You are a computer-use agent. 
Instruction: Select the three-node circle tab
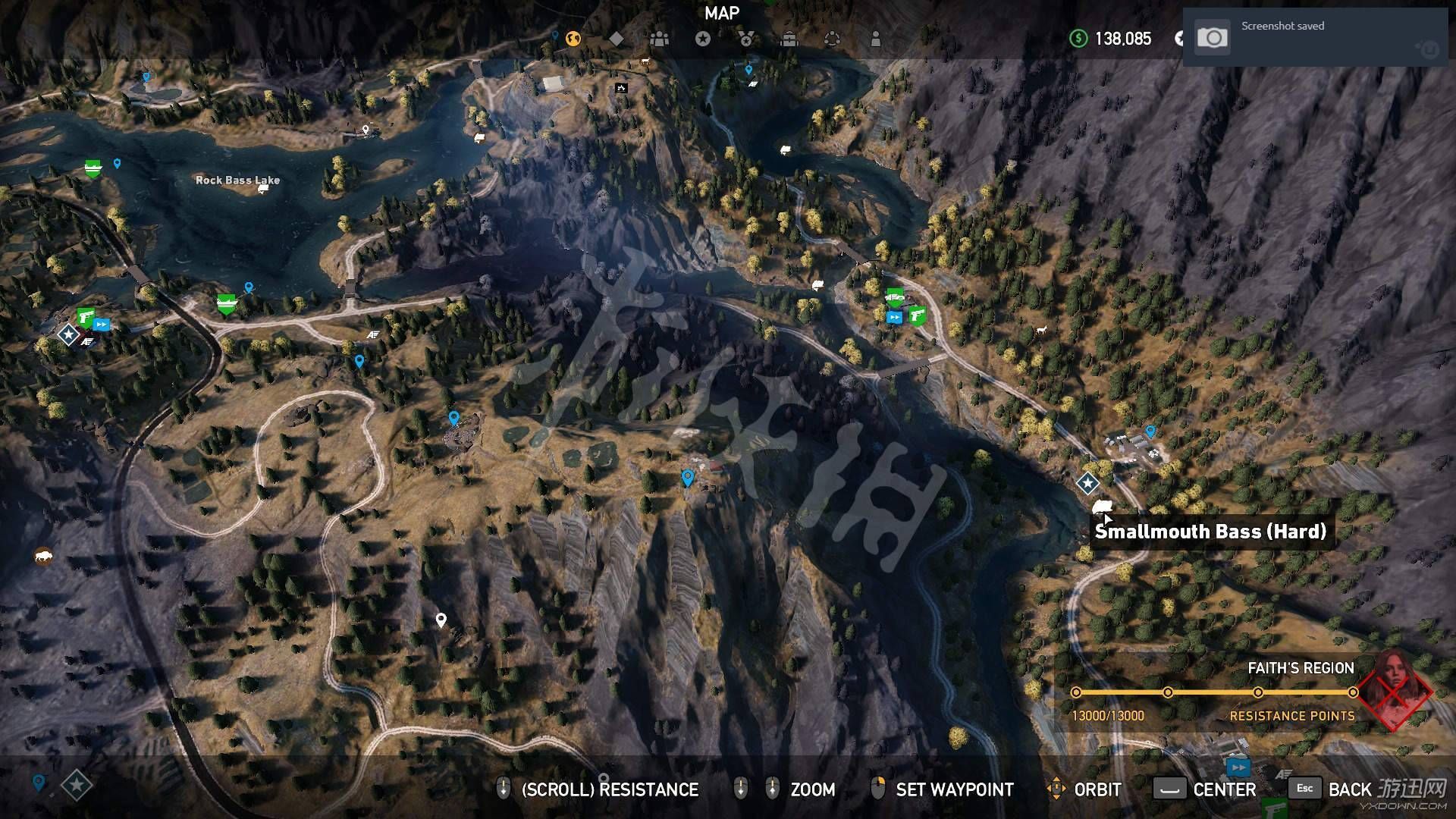tap(832, 39)
